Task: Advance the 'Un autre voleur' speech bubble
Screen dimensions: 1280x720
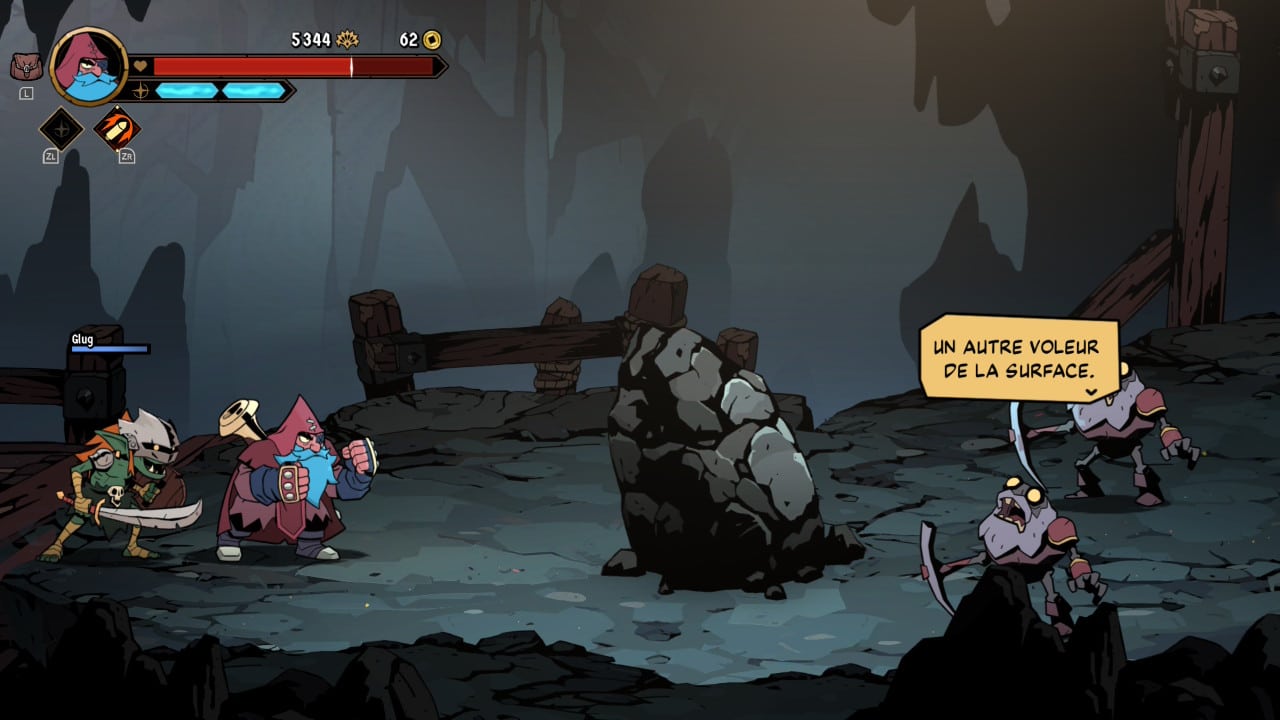Action: [x=1019, y=358]
